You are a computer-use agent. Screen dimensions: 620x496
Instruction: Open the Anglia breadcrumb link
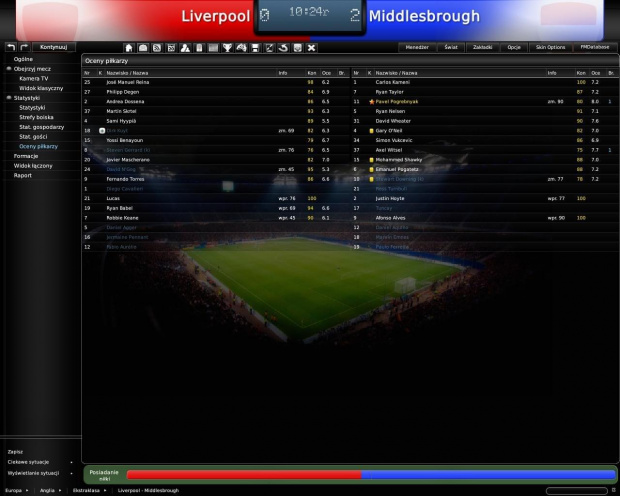click(47, 490)
